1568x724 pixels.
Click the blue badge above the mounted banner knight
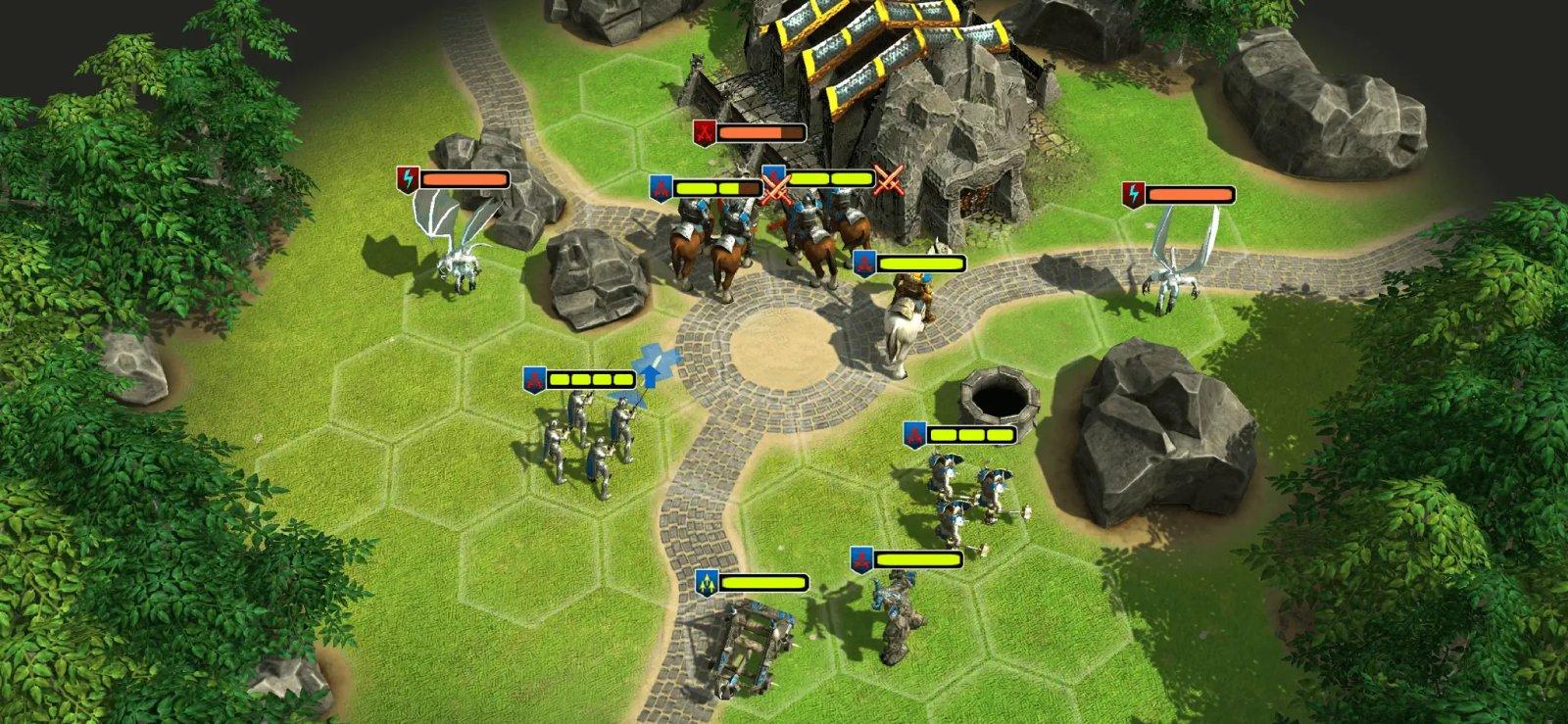tap(862, 263)
